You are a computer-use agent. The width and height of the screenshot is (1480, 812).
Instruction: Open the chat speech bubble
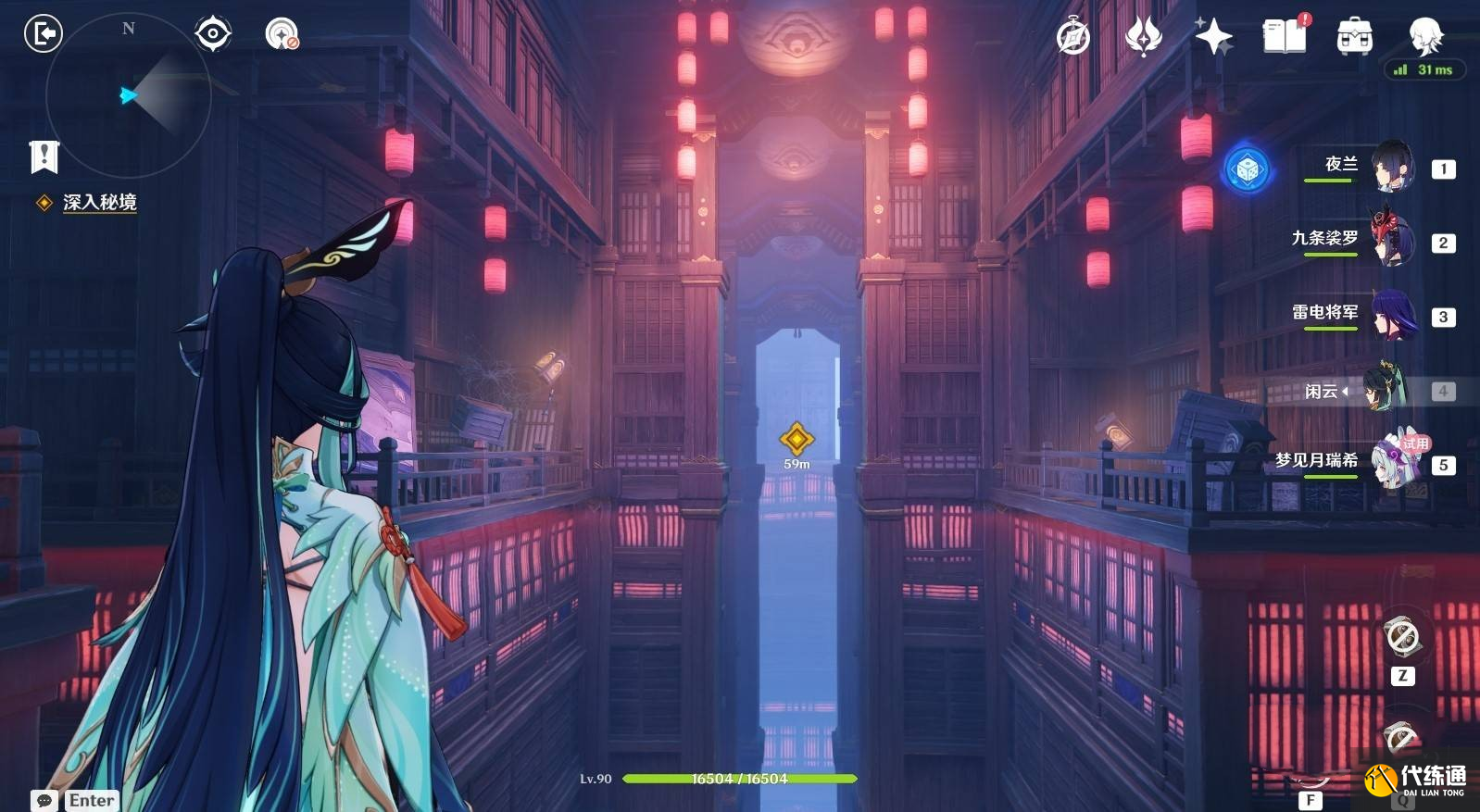point(44,800)
